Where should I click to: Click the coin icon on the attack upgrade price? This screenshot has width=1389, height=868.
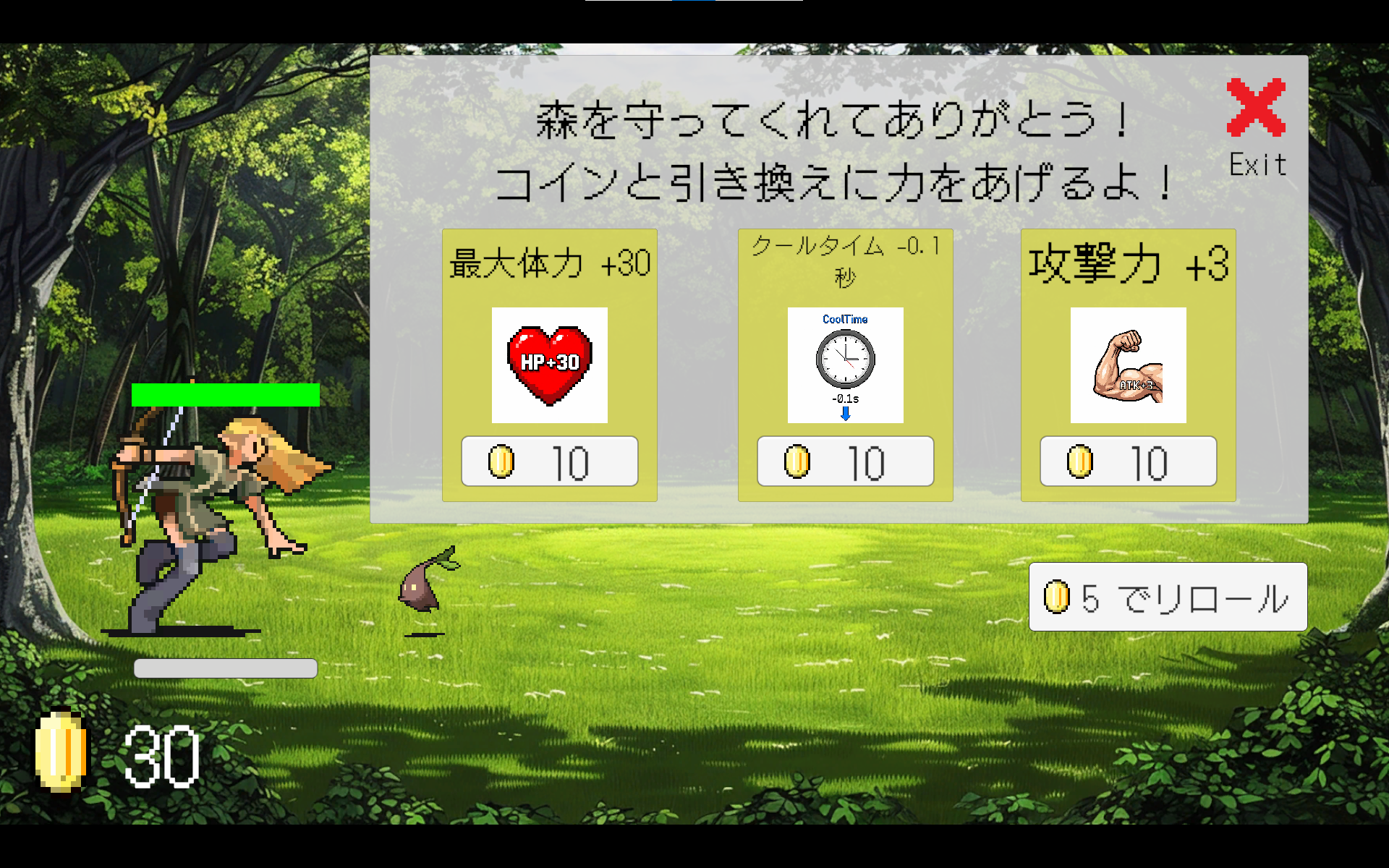click(1081, 461)
